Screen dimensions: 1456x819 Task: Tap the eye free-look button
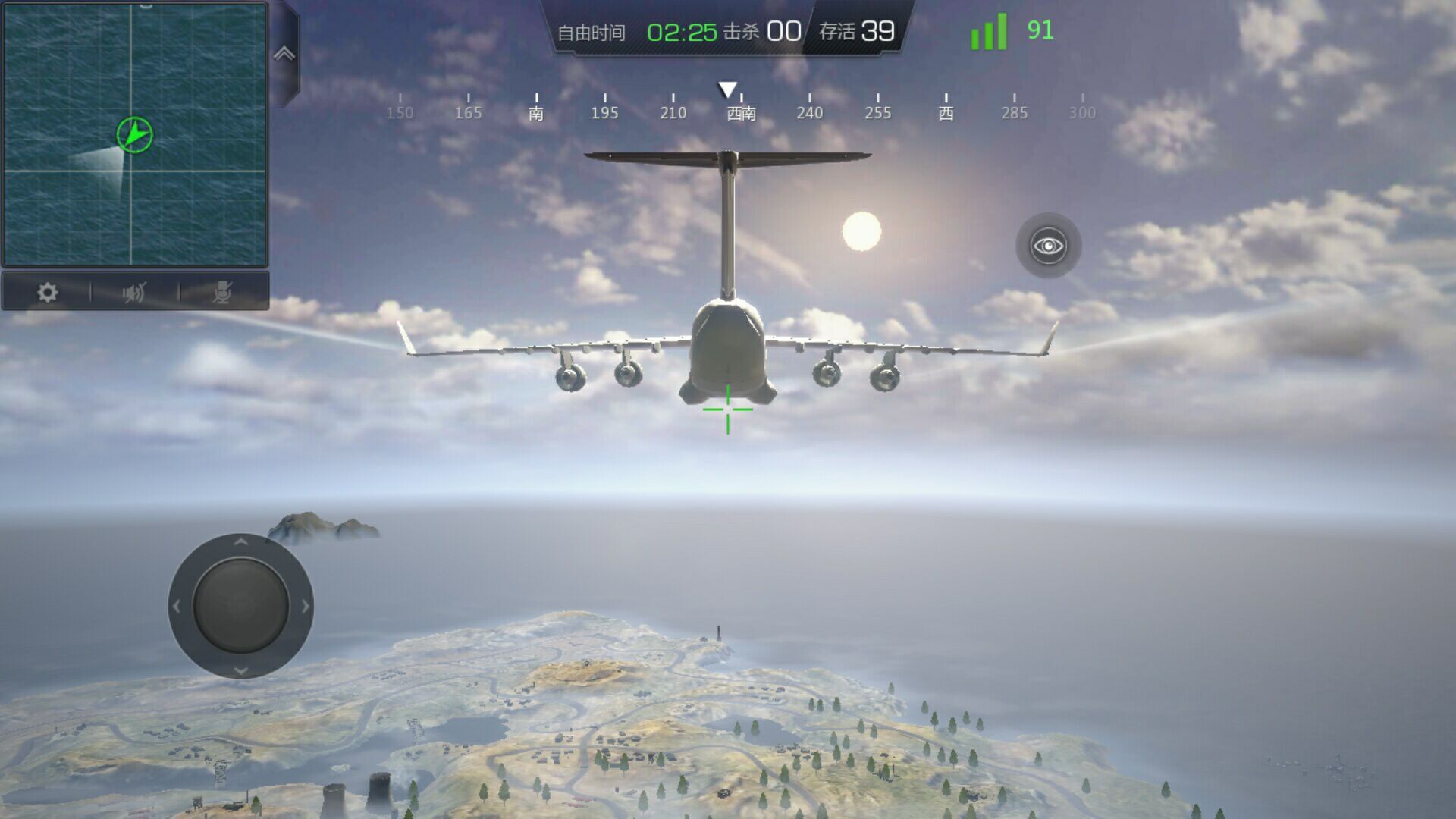coord(1048,246)
